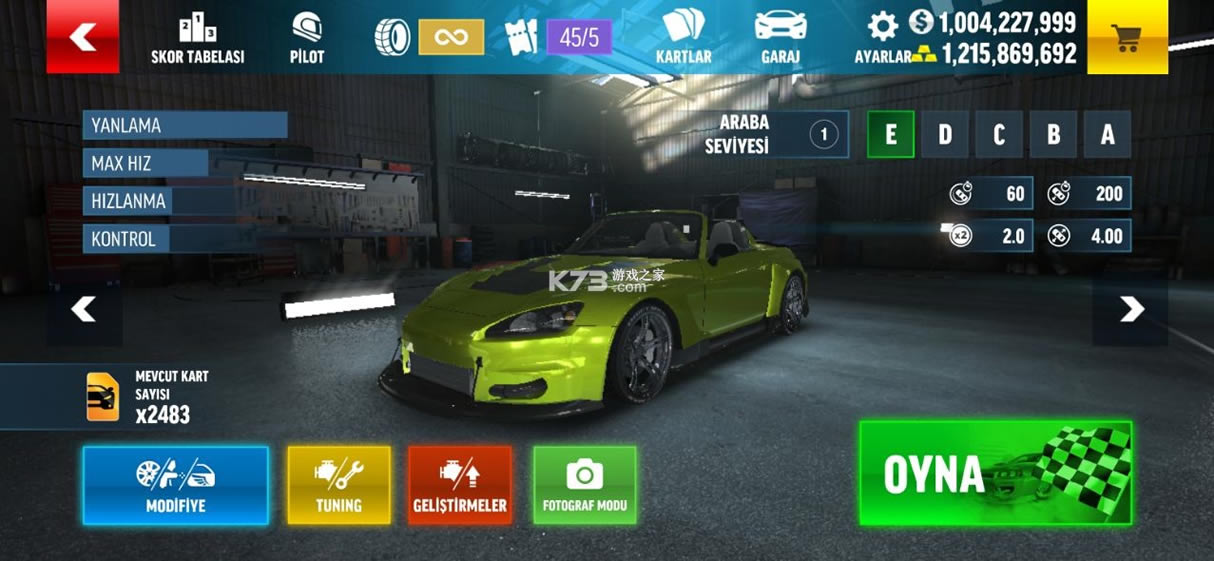Show the next car
This screenshot has width=1214, height=561.
[x=1131, y=310]
